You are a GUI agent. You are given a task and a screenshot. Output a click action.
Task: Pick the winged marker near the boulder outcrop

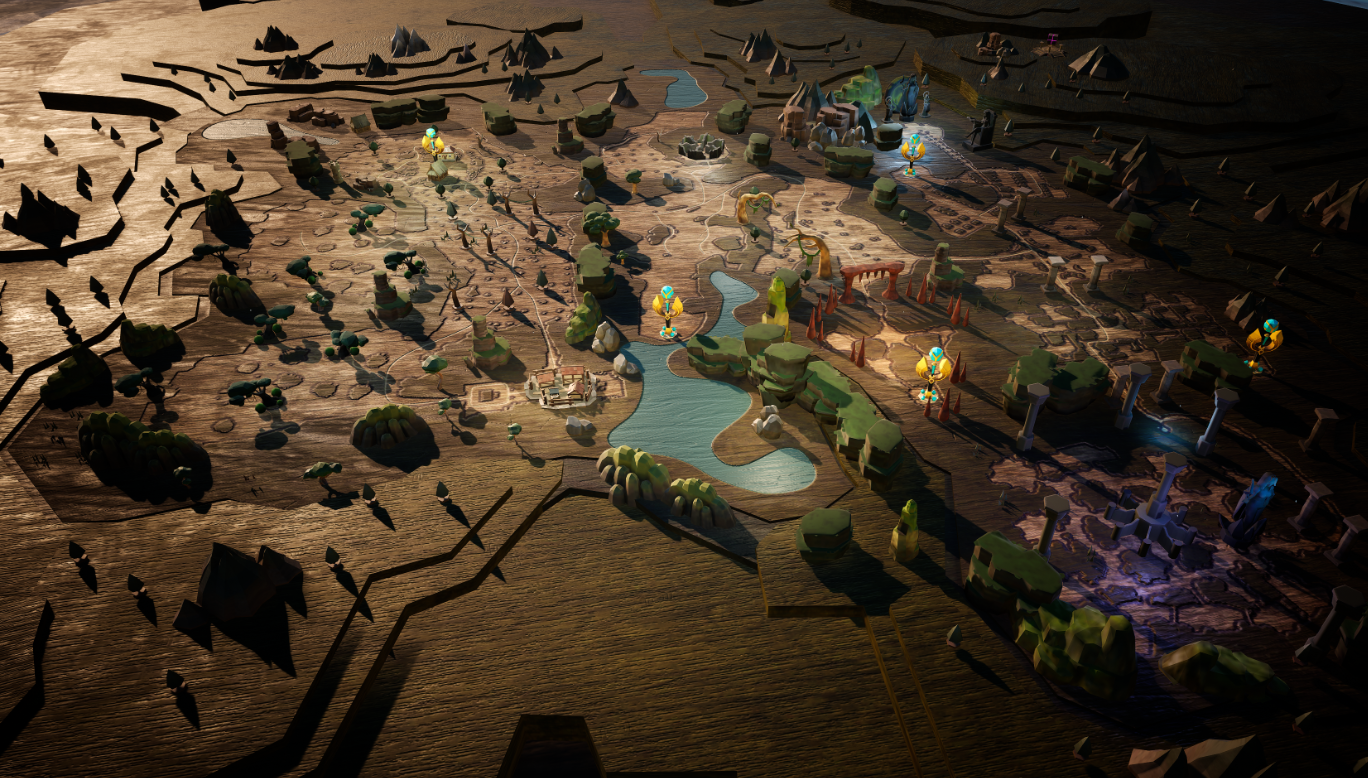click(912, 151)
